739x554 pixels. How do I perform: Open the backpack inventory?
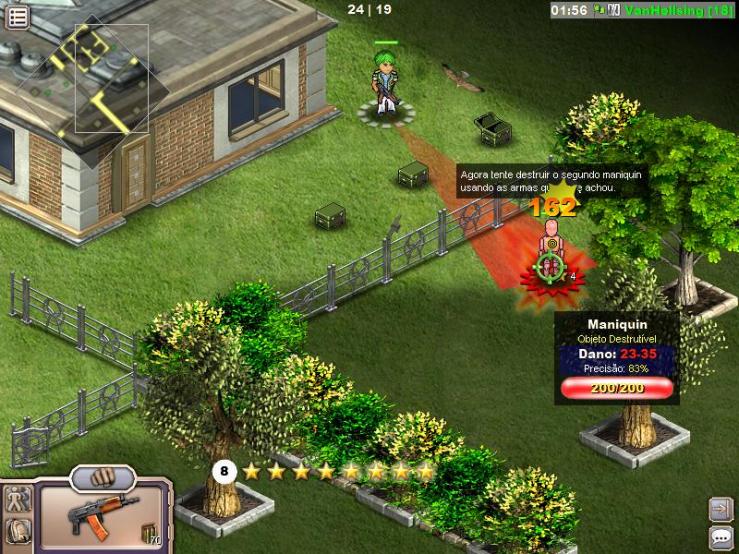pyautogui.click(x=17, y=531)
